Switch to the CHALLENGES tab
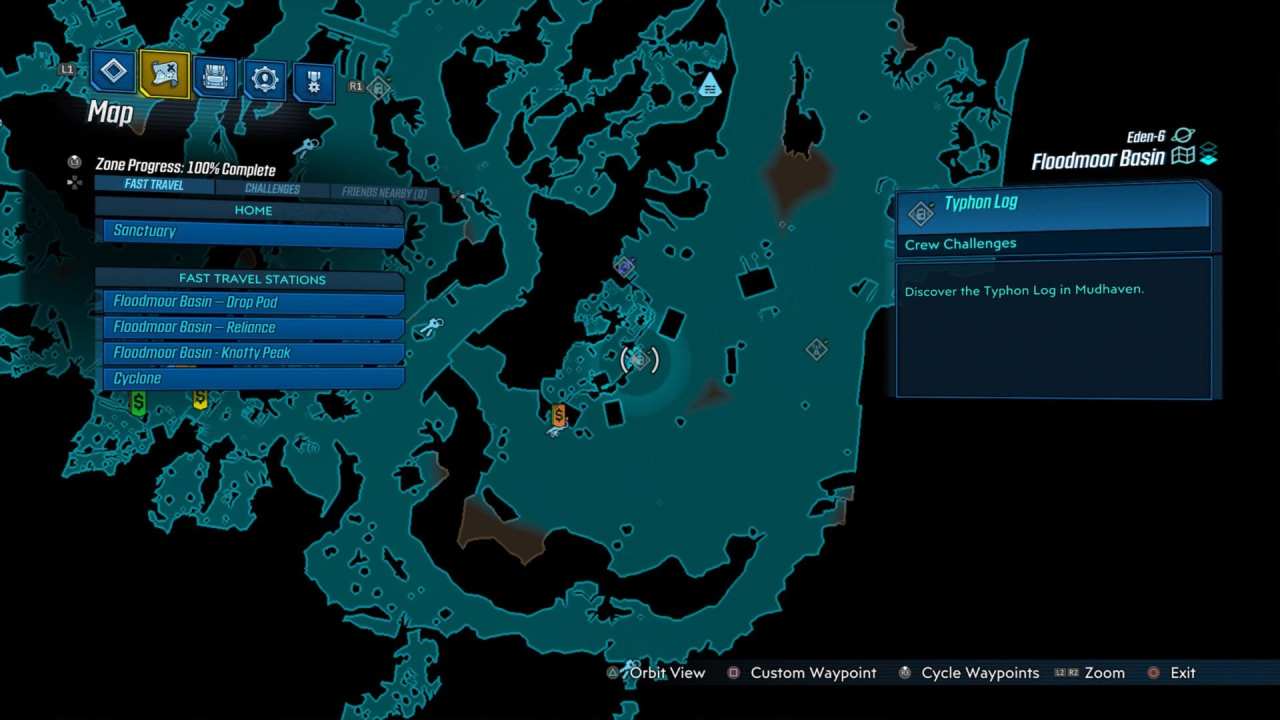The height and width of the screenshot is (720, 1280). [x=271, y=188]
